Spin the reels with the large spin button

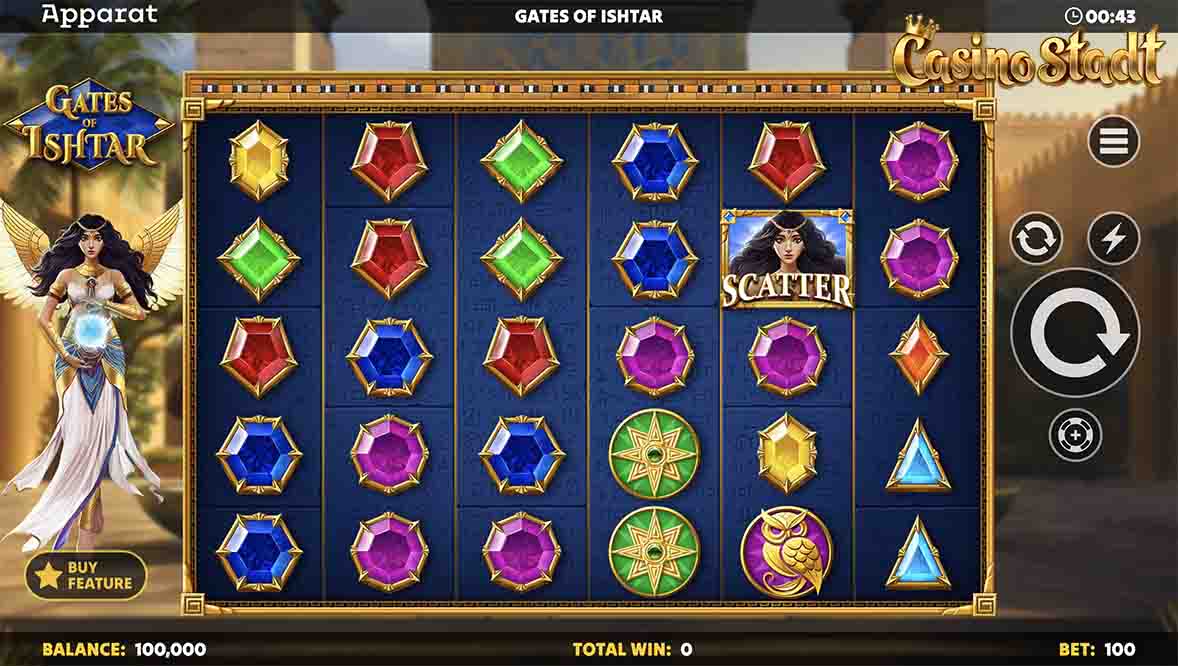(1075, 332)
